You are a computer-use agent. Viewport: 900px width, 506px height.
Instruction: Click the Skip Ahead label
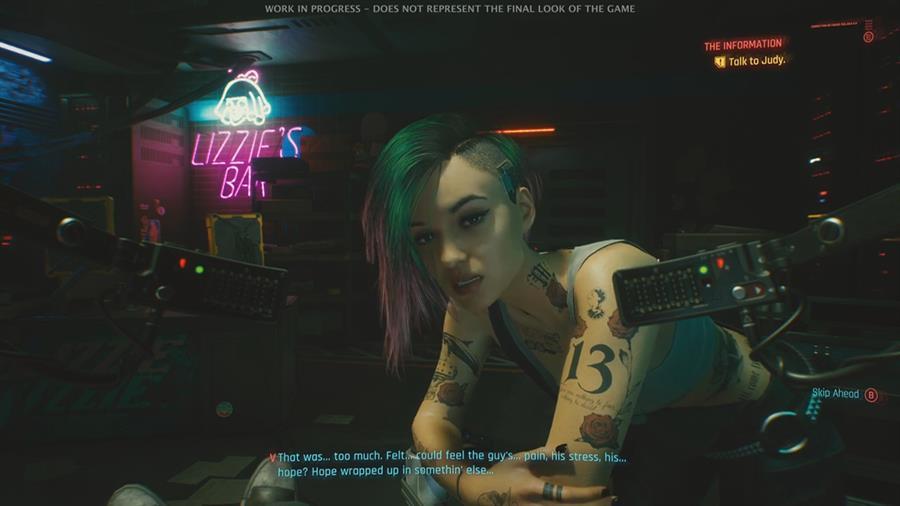(835, 394)
